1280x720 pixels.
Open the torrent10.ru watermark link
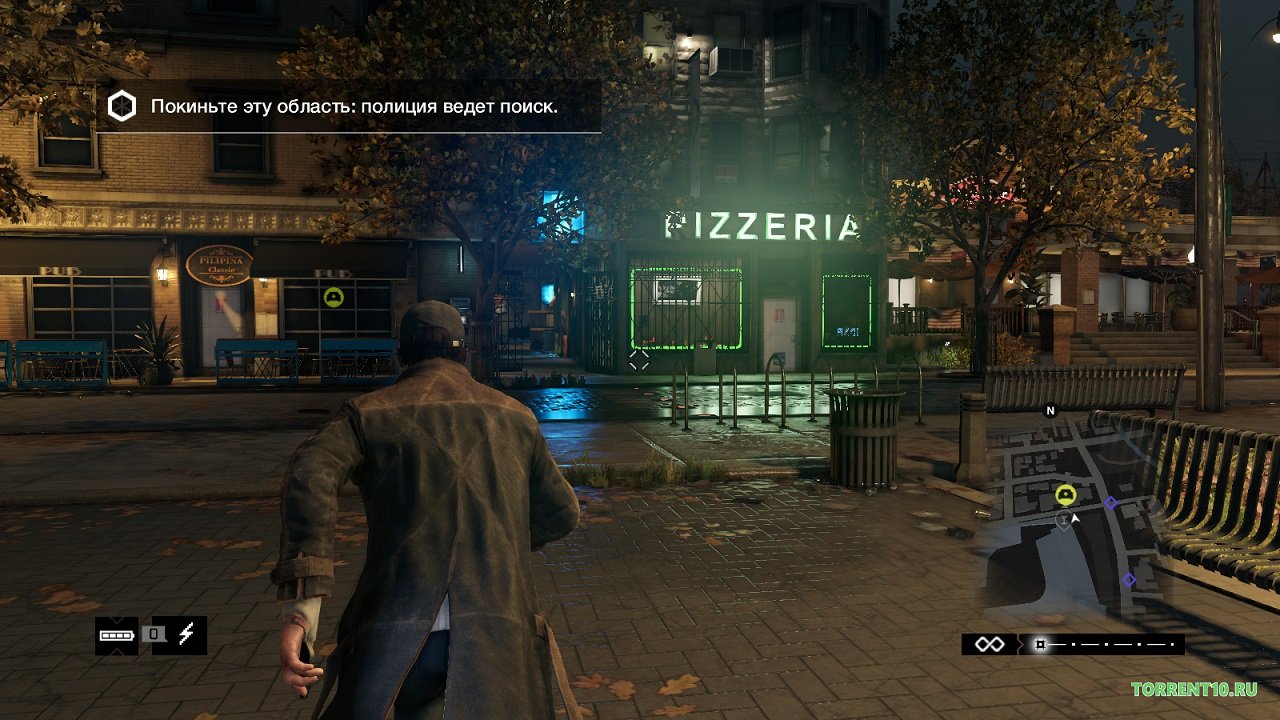pyautogui.click(x=1194, y=689)
